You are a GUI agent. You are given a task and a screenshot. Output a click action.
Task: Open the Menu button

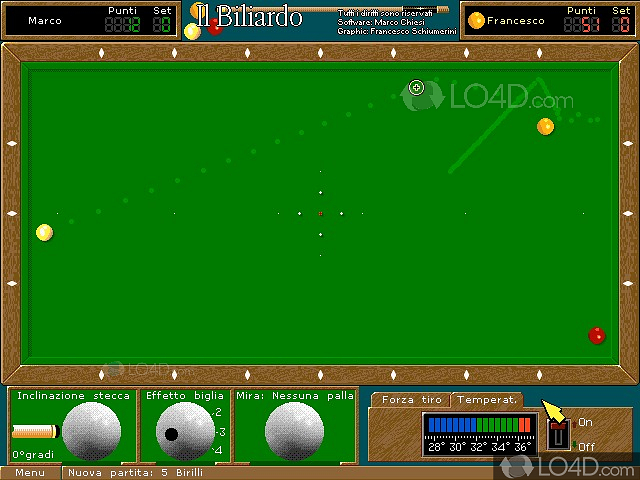point(30,472)
